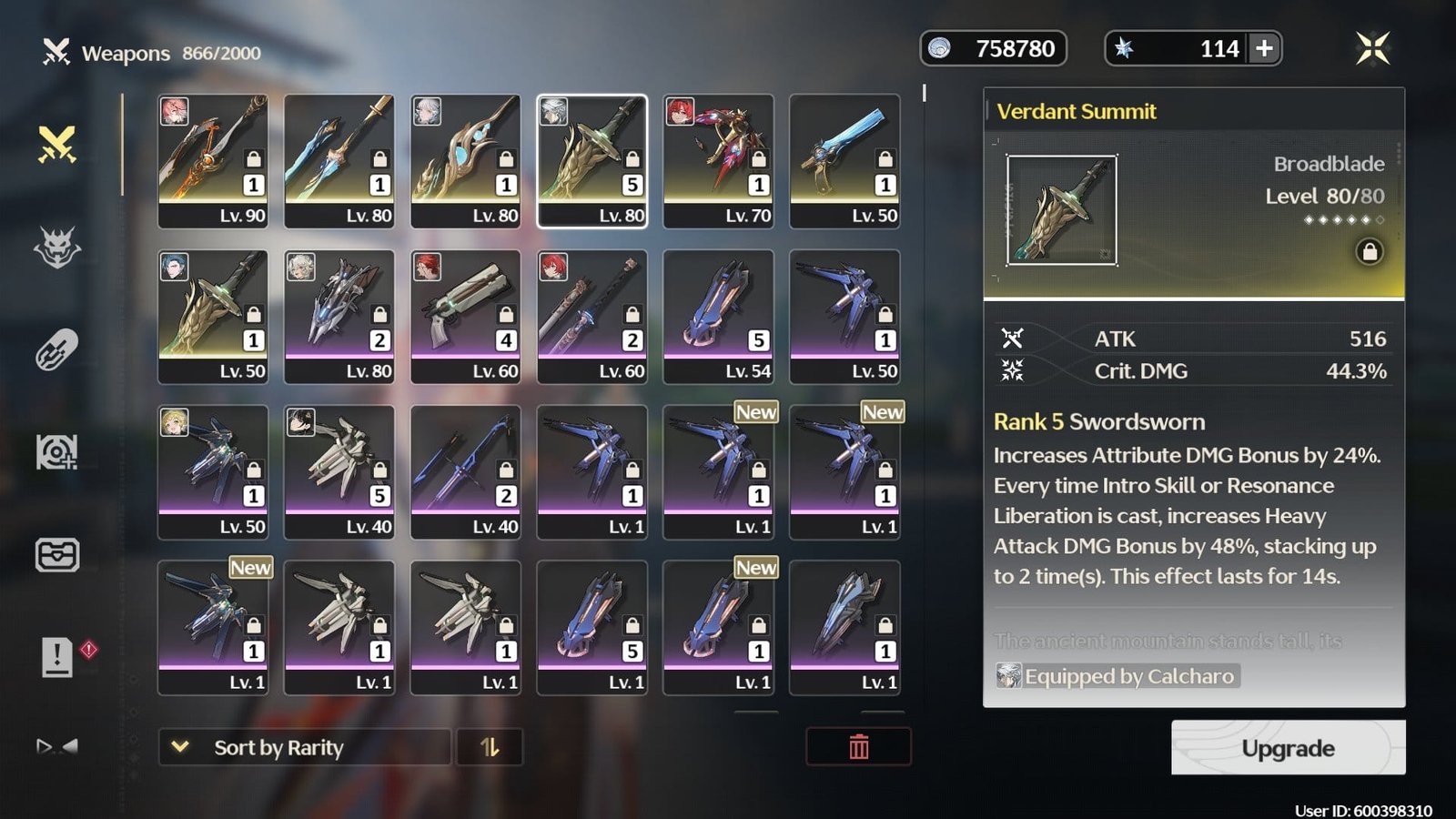Select the Lv. 70 gauntlet weapon slot

point(718,161)
